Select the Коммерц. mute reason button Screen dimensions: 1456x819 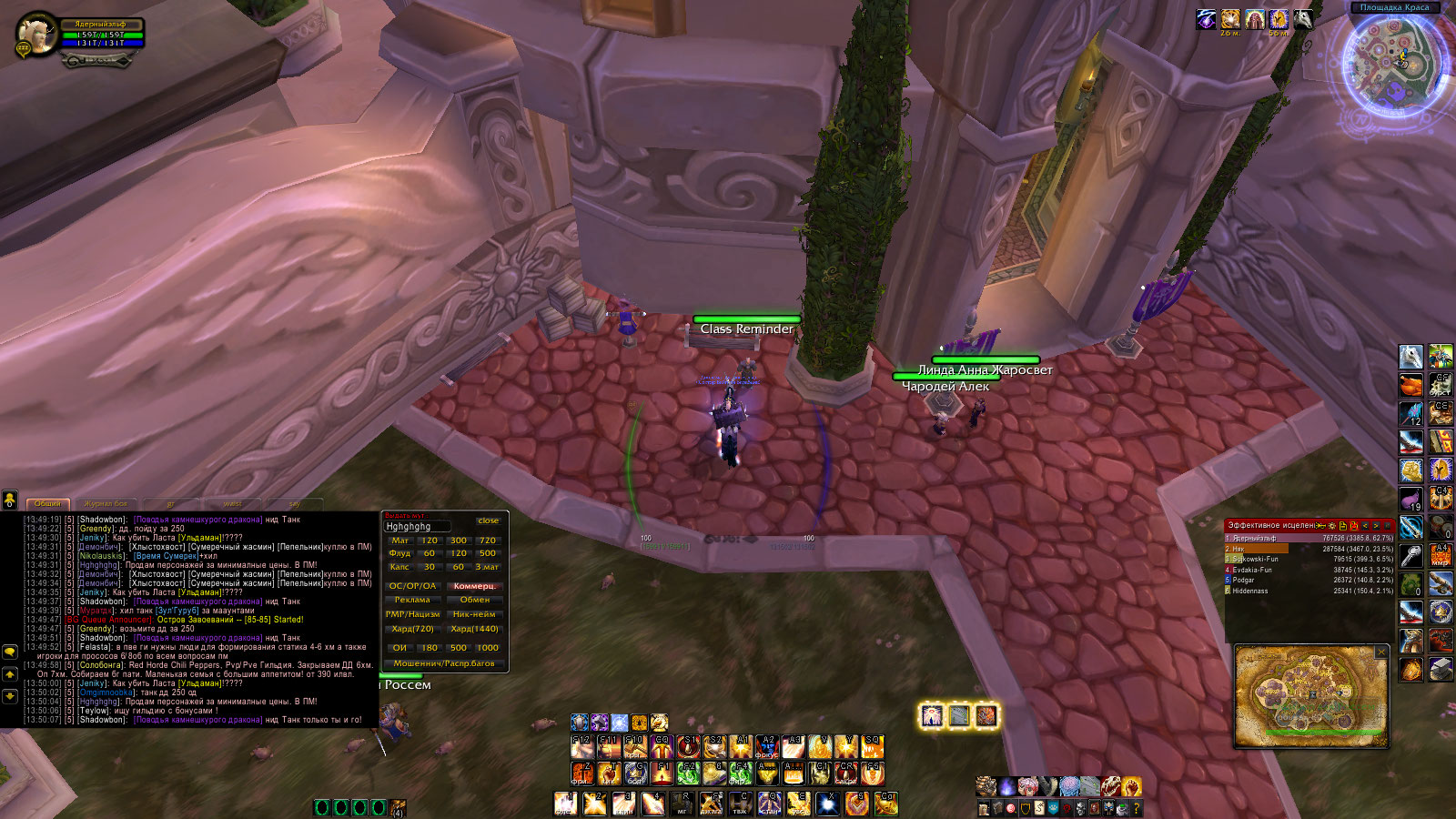475,586
